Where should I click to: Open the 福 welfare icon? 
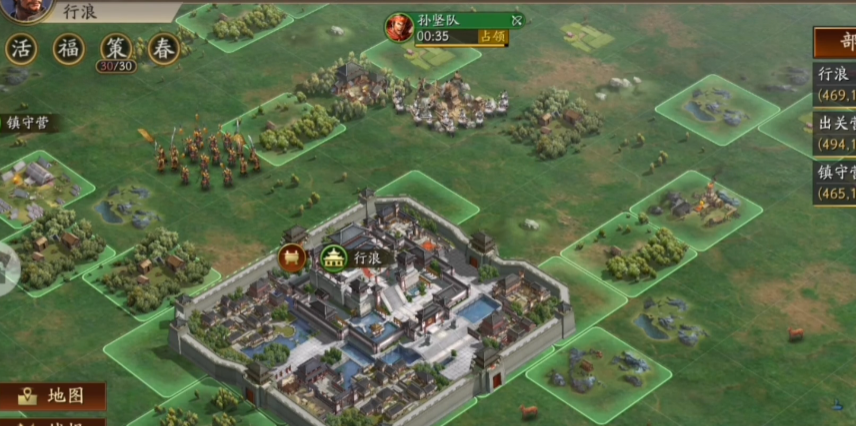pos(69,49)
